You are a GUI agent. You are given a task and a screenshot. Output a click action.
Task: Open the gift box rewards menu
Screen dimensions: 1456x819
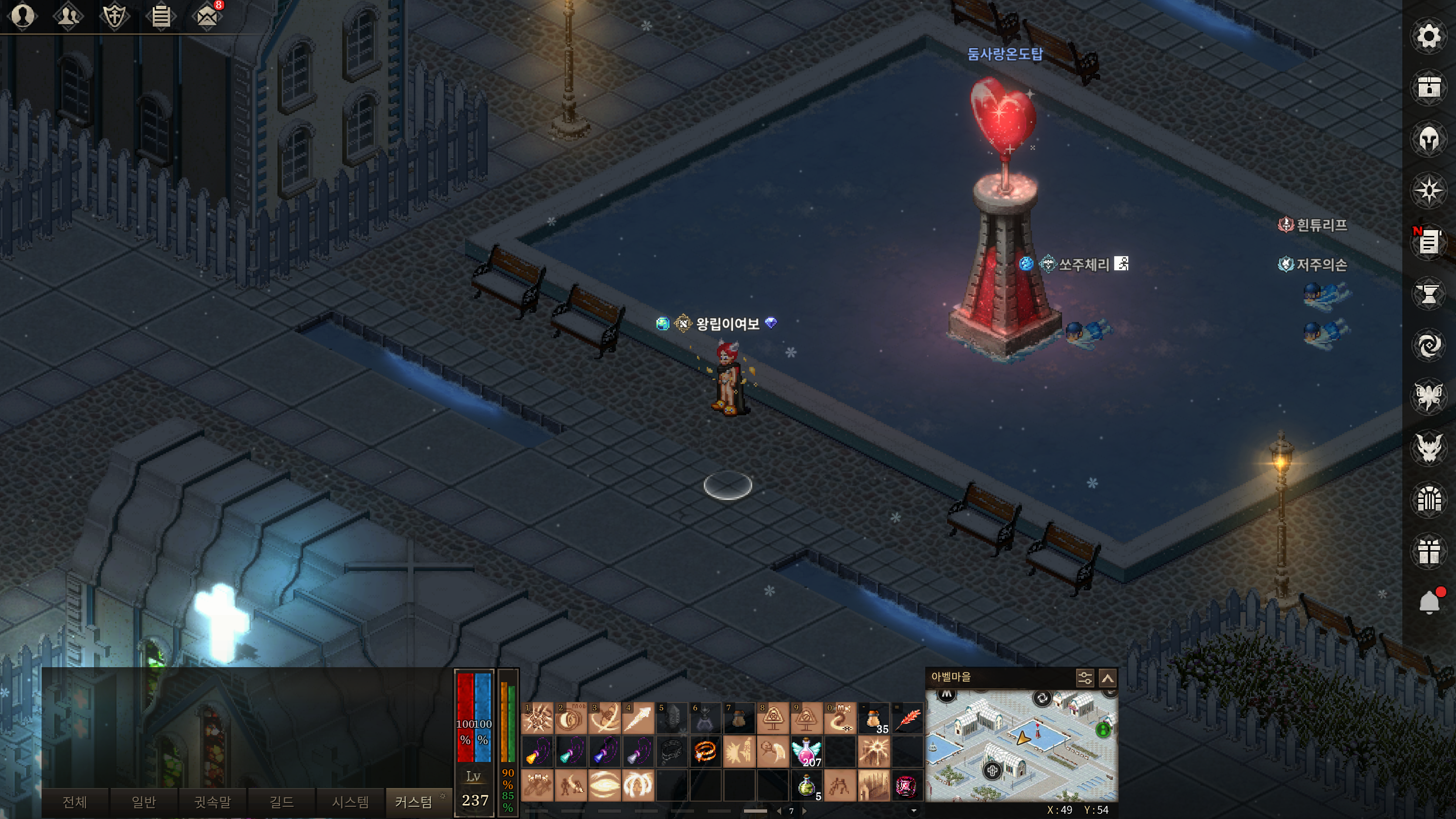click(x=1428, y=551)
